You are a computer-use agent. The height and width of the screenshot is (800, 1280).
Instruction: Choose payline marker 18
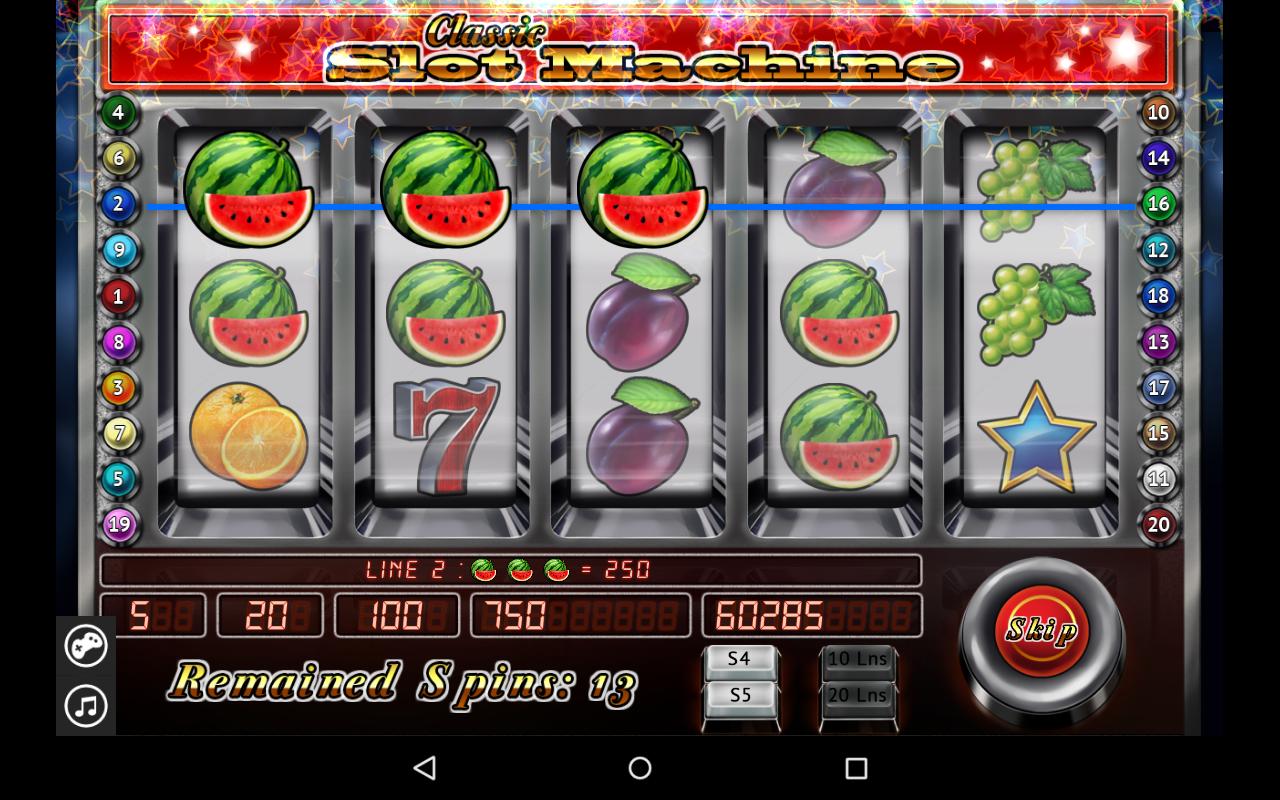1158,296
